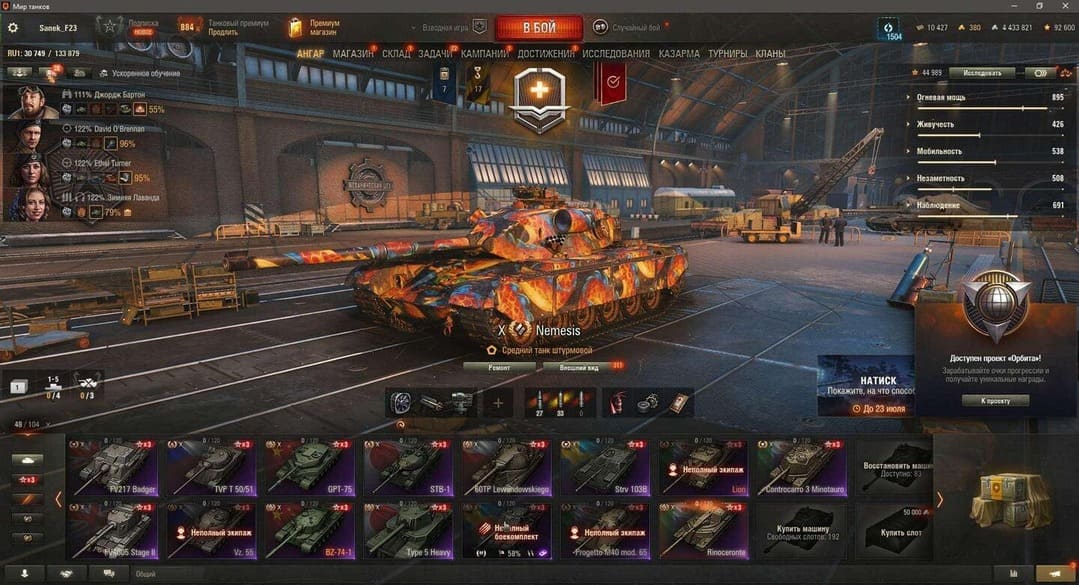Open the Премиум магазин

(x=314, y=27)
